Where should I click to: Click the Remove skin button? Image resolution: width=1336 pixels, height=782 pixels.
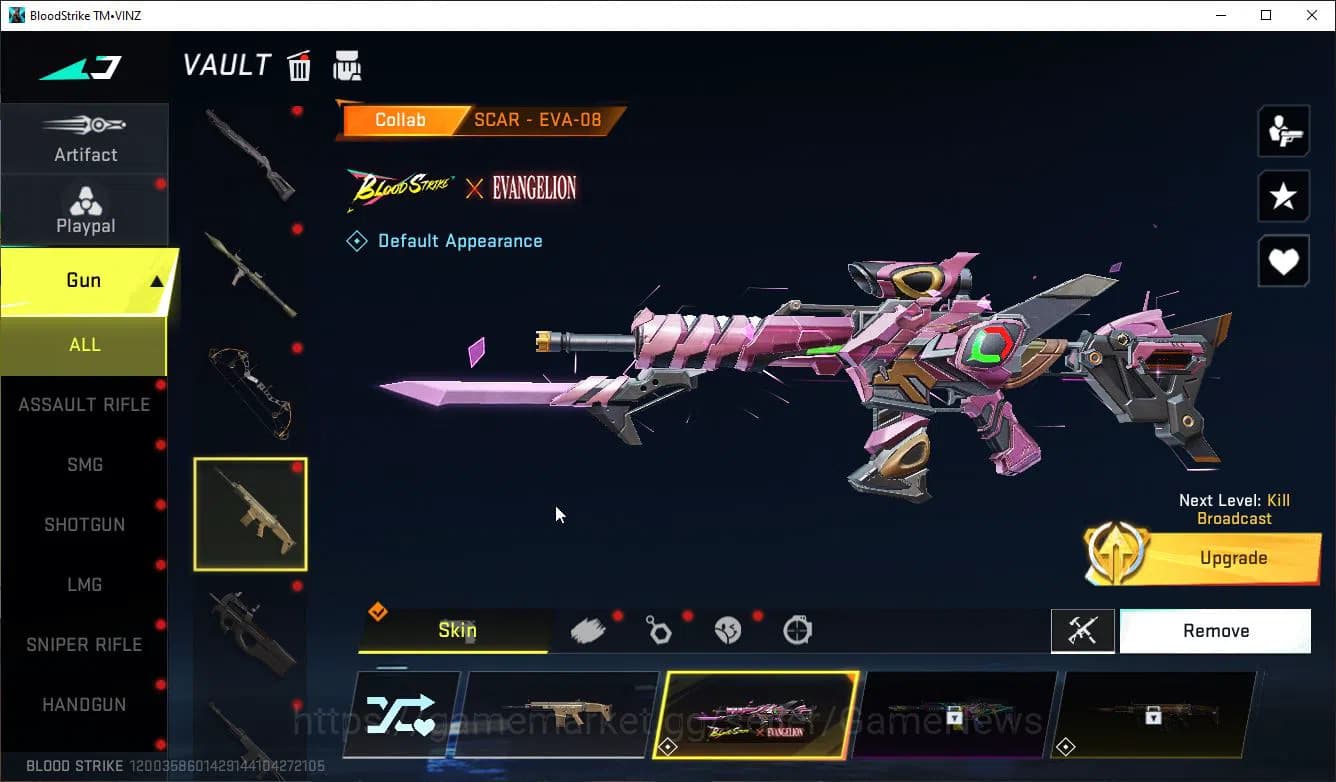1215,631
